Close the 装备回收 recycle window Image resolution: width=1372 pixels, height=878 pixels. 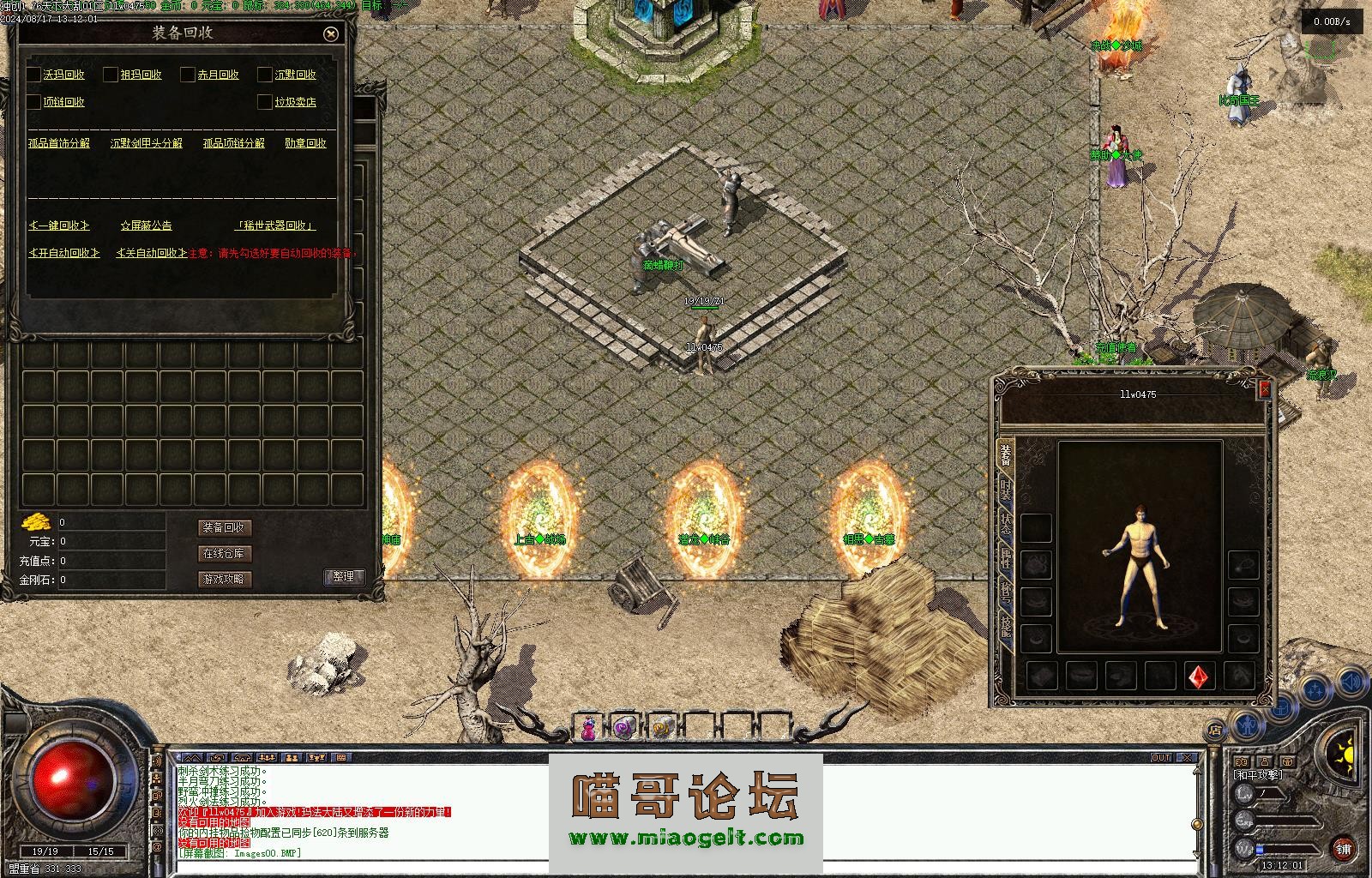click(331, 34)
